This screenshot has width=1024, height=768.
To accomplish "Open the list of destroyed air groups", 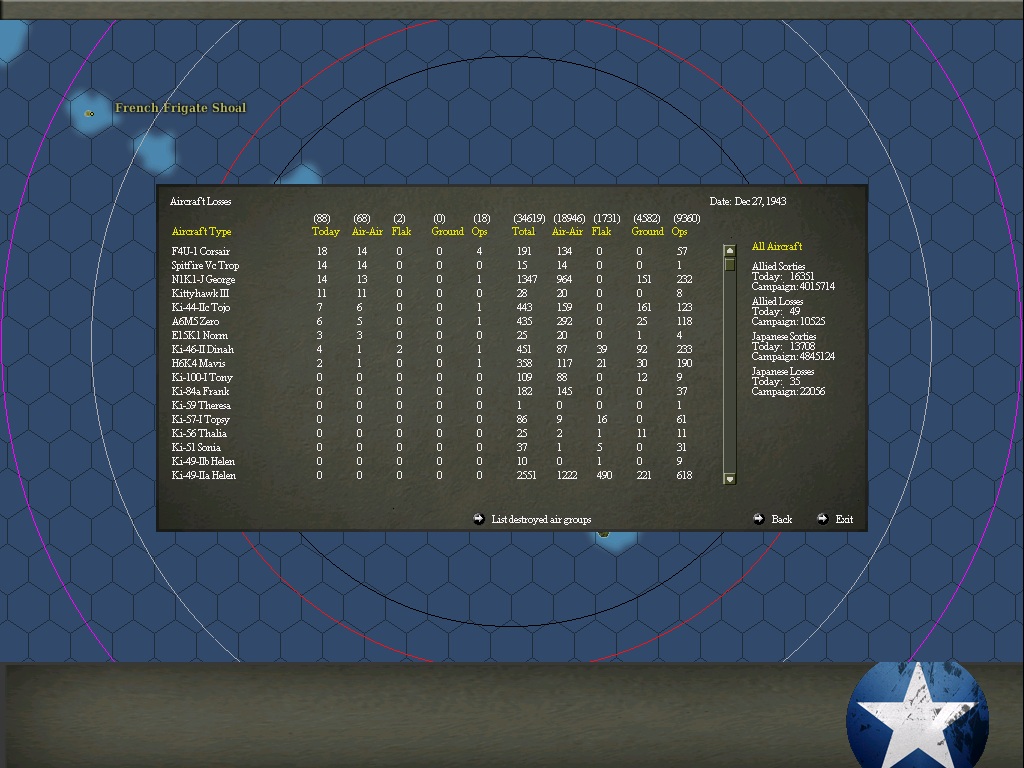I will coord(540,519).
